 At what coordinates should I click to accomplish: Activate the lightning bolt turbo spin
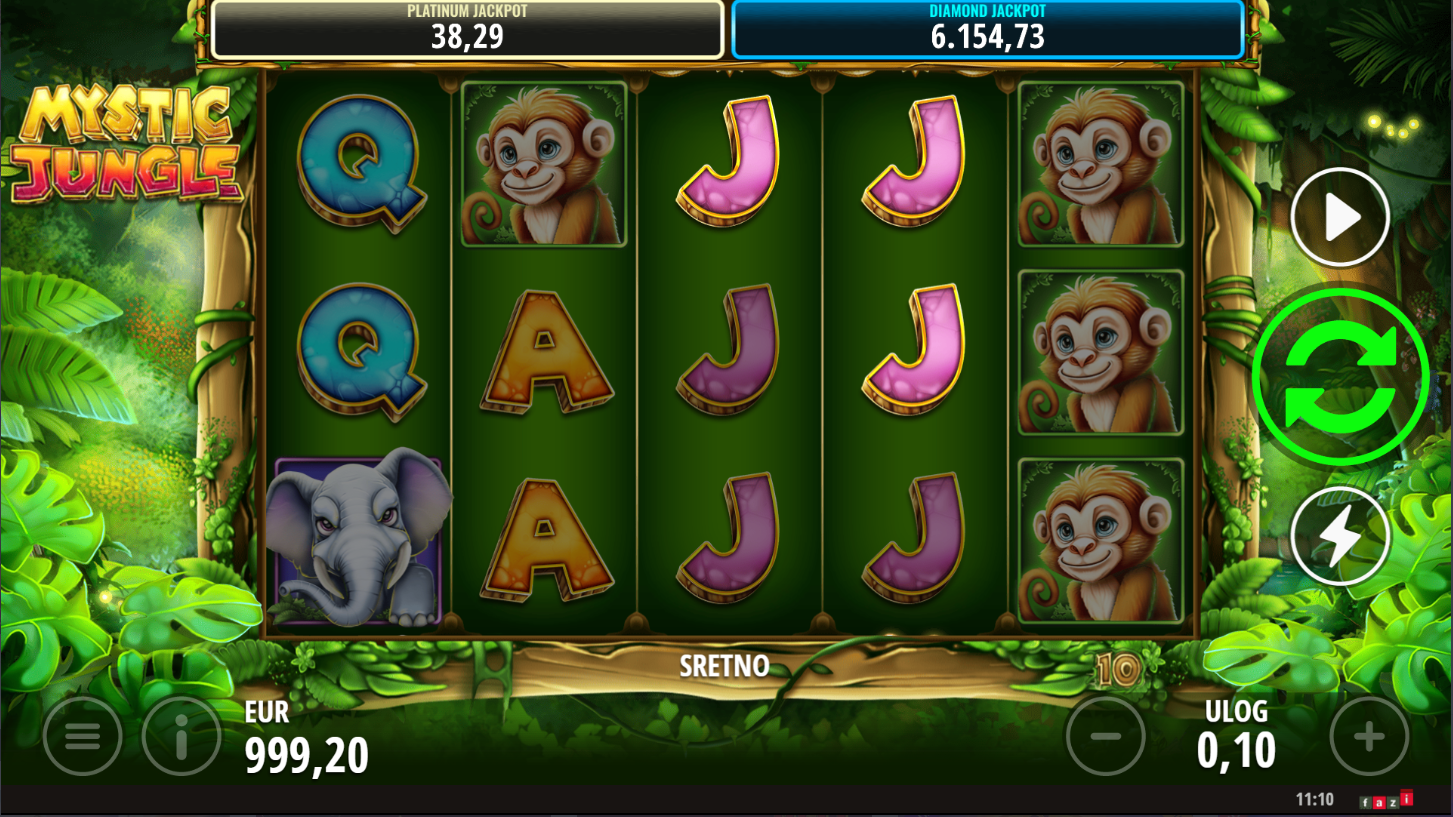click(x=1340, y=537)
